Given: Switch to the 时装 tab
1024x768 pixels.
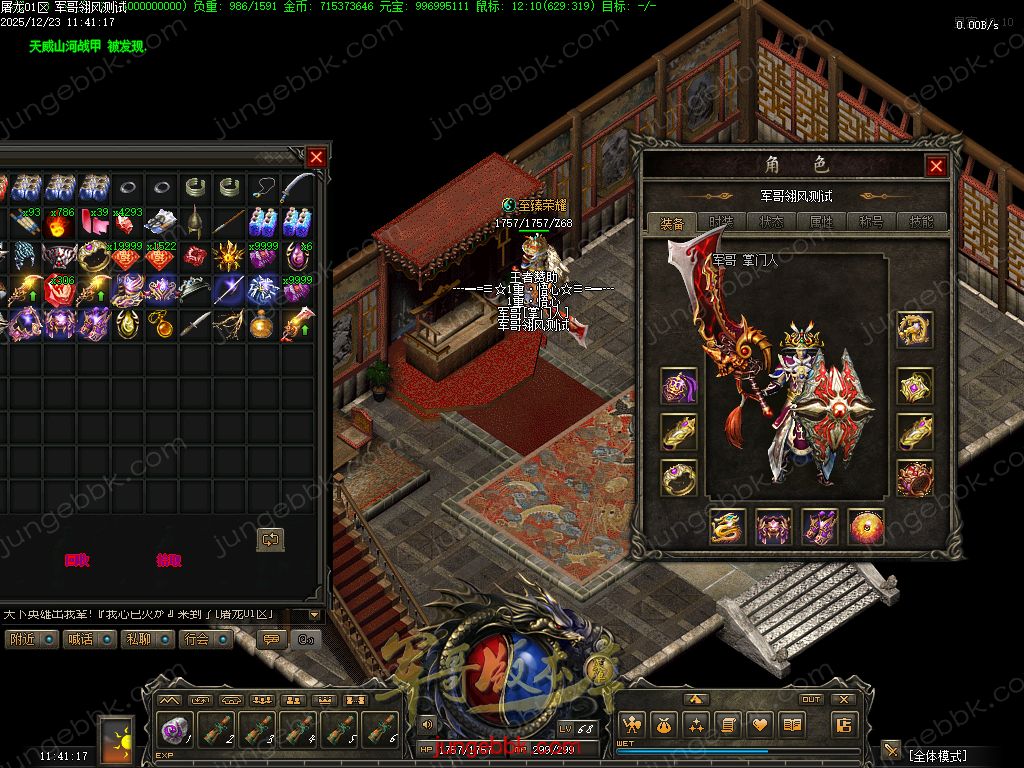Looking at the screenshot, I should pyautogui.click(x=721, y=222).
